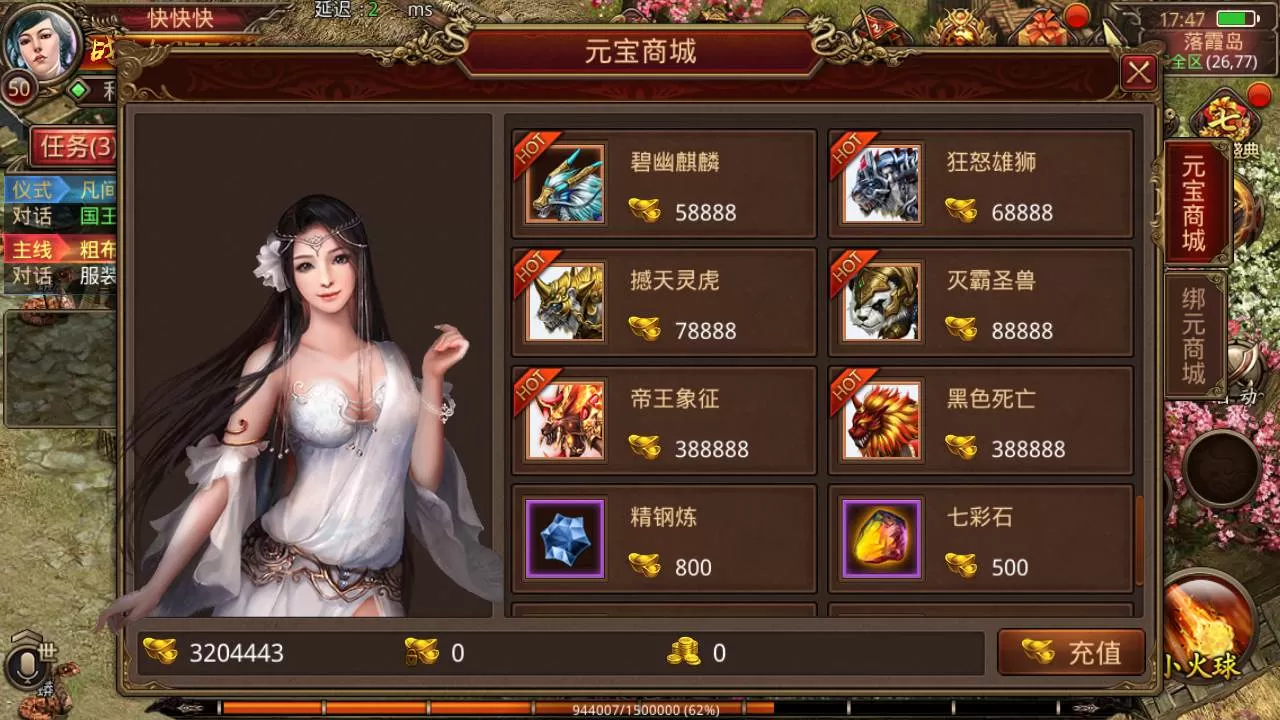Activate the 小火球 fireball skill
The height and width of the screenshot is (720, 1280).
pos(1207,625)
